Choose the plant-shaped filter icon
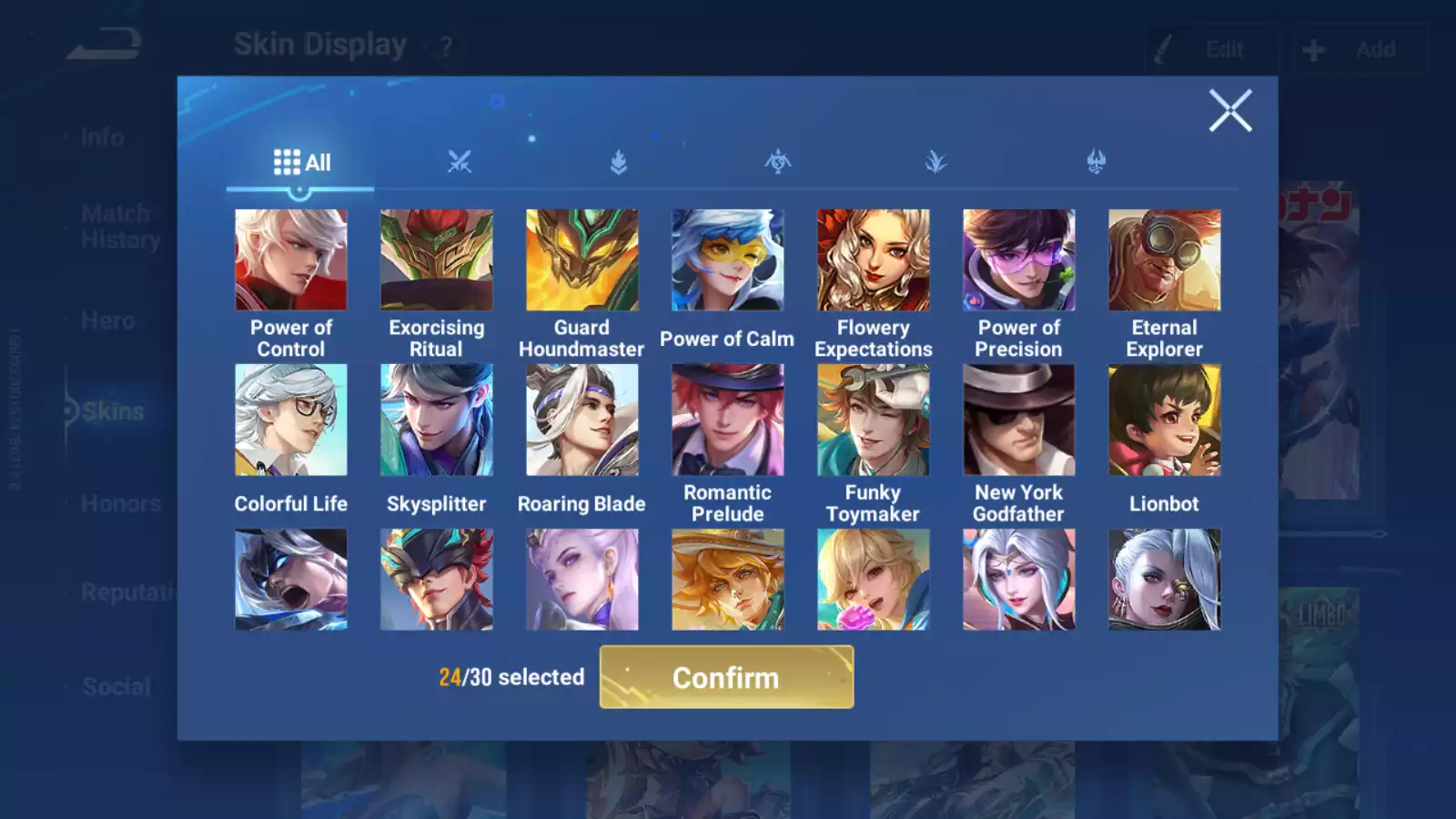Image resolution: width=1456 pixels, height=819 pixels. pyautogui.click(x=935, y=160)
